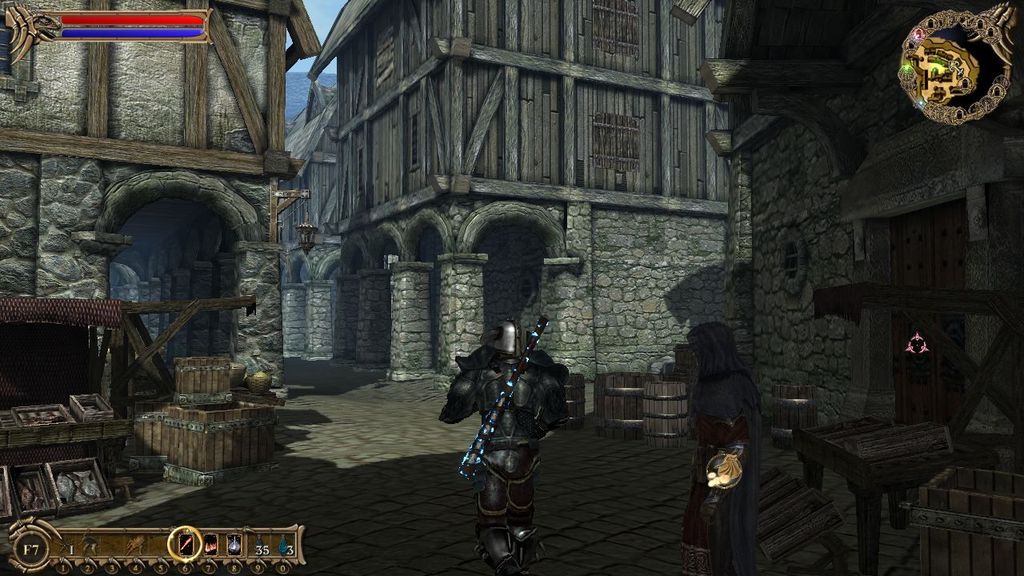Select the red blade skill in slot 6
Image resolution: width=1024 pixels, height=576 pixels.
tap(185, 544)
